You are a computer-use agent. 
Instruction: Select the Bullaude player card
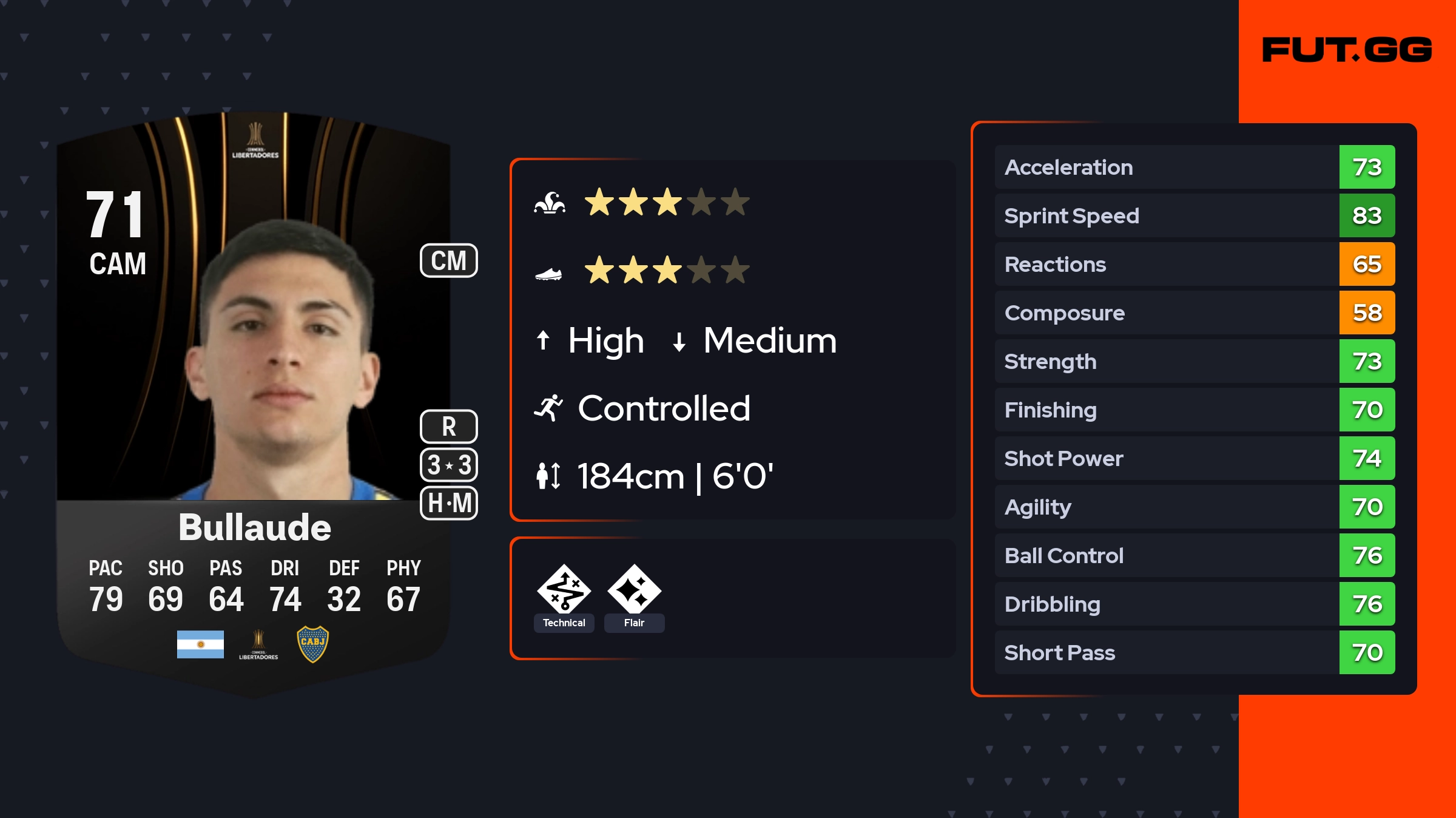[254, 401]
